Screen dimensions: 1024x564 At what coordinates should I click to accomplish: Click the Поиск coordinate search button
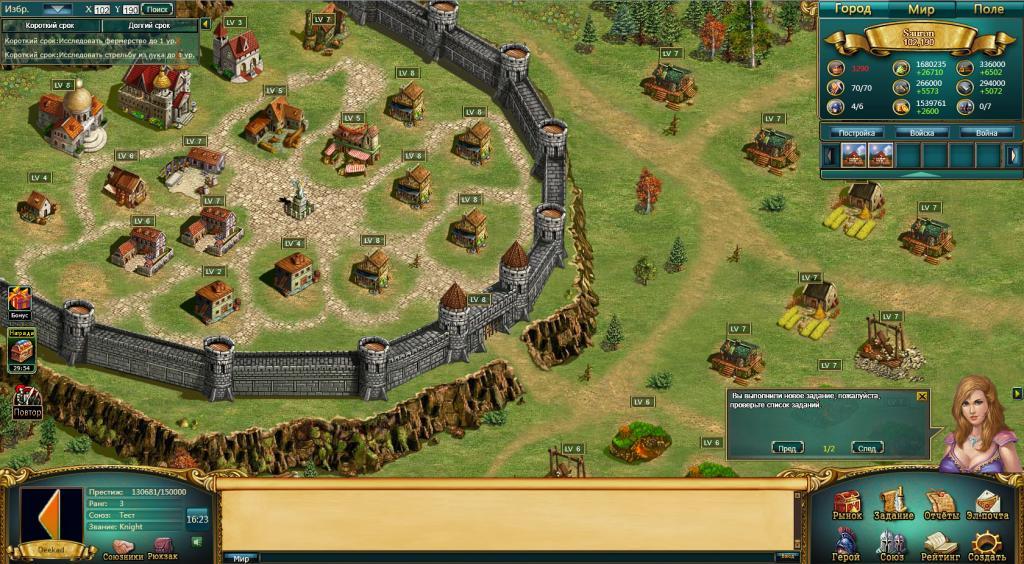pyautogui.click(x=158, y=9)
